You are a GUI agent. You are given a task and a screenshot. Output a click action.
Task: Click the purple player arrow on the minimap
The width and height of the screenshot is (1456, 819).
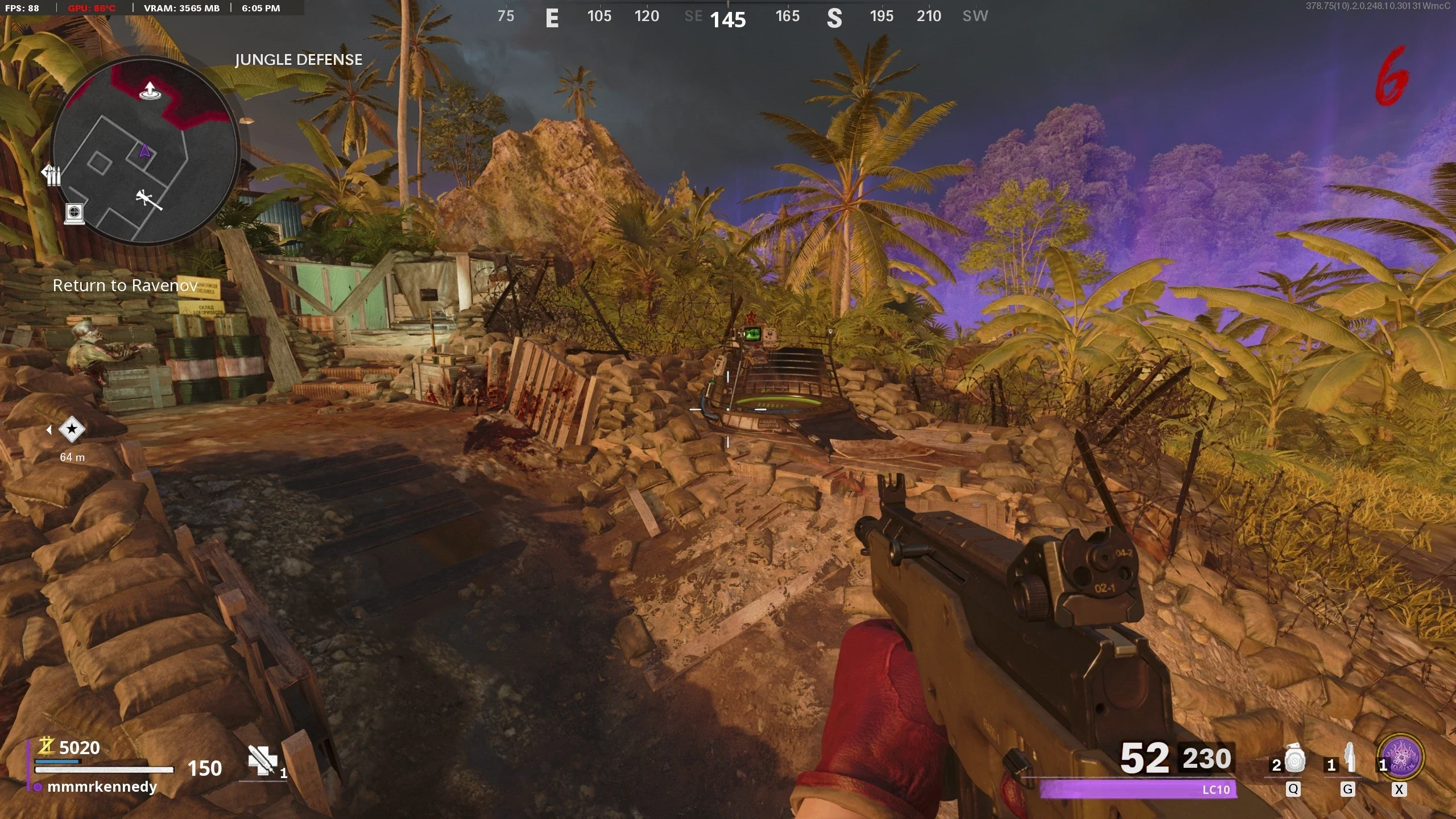click(x=144, y=151)
